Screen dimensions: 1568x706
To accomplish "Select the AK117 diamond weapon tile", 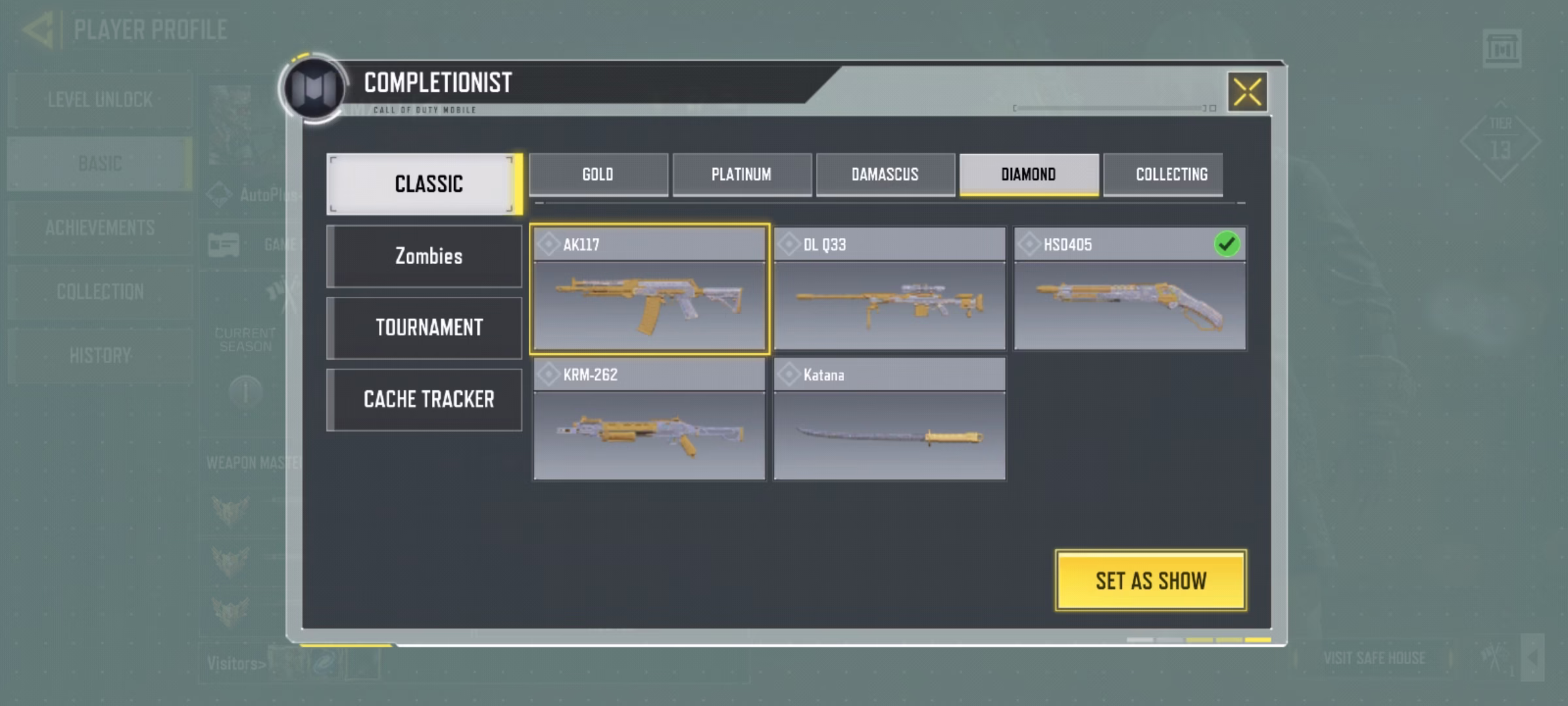I will pos(649,290).
